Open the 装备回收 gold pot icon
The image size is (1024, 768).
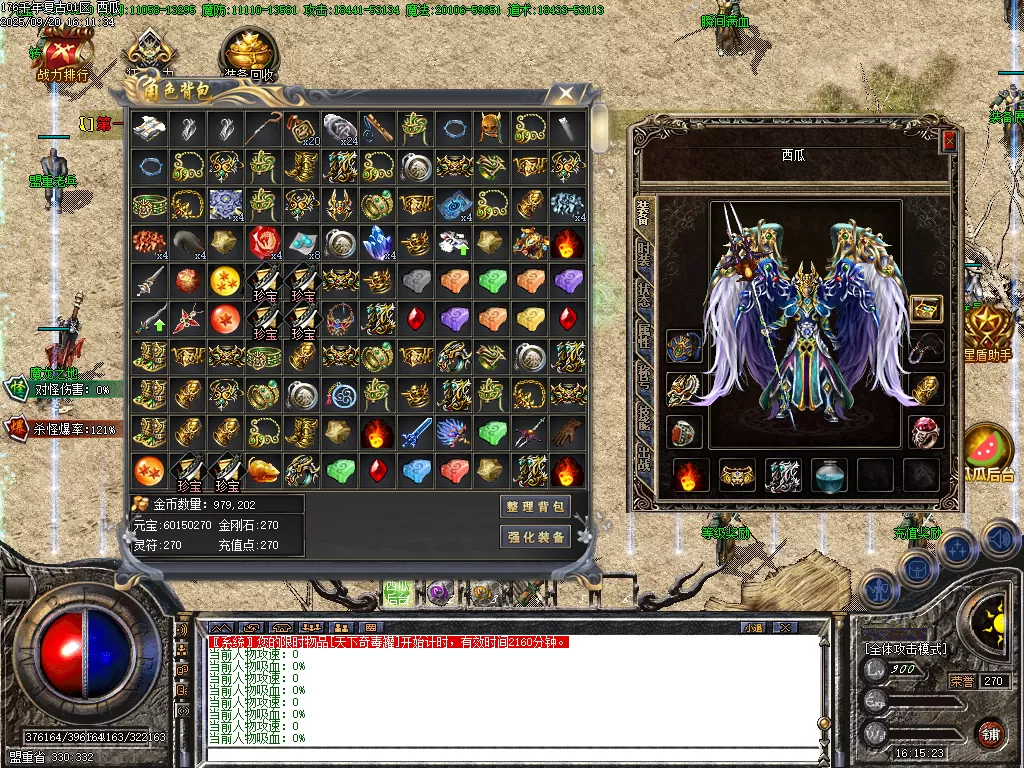(x=248, y=54)
